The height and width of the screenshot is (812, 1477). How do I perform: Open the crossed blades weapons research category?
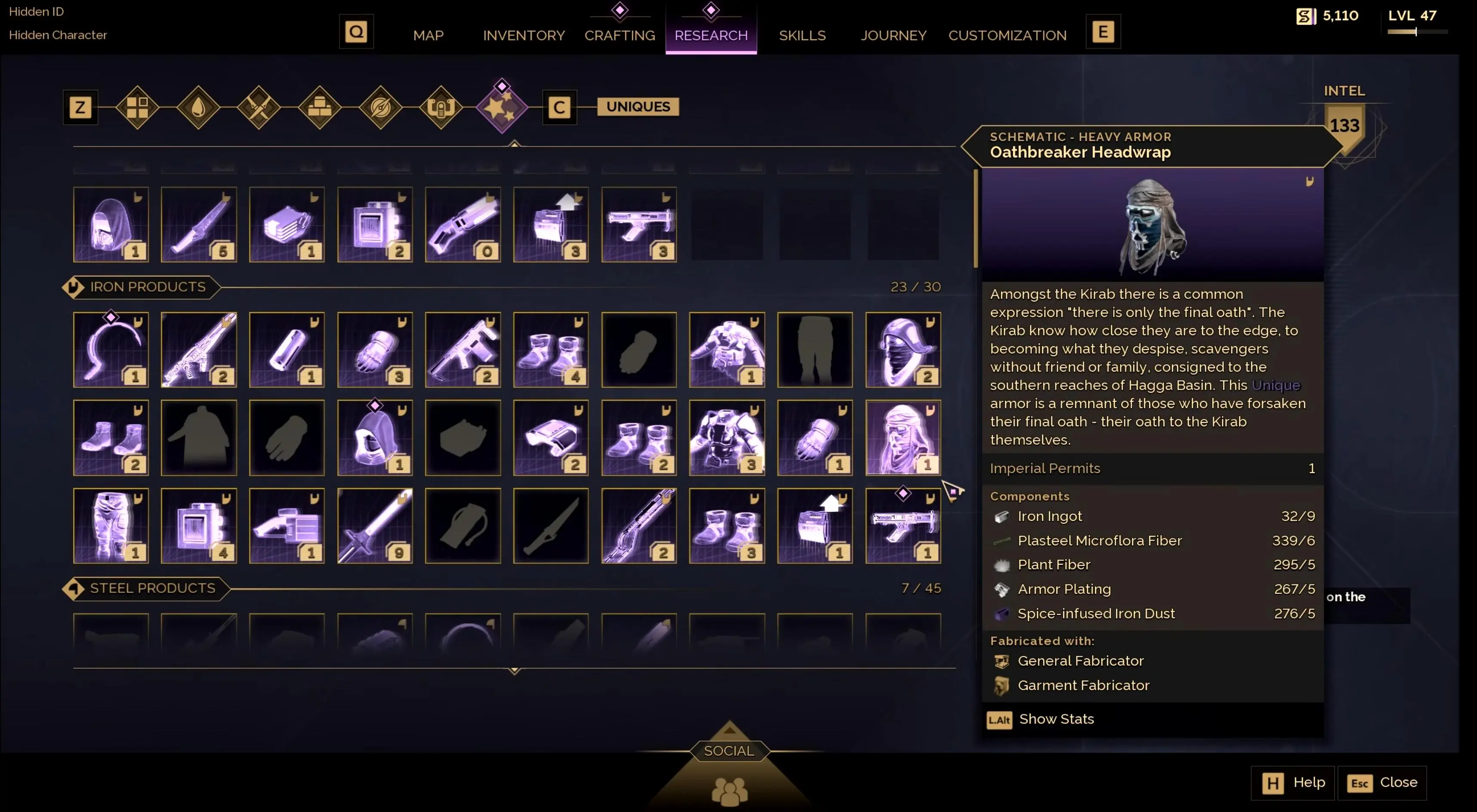click(259, 107)
